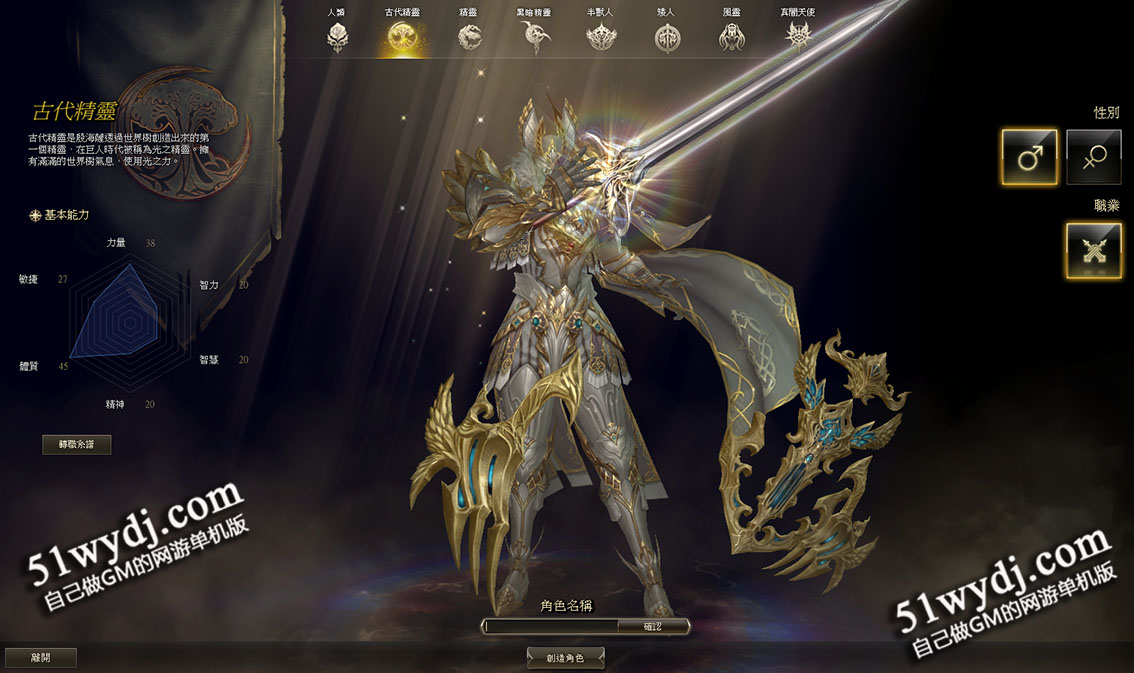Select the 半獸人 (Orc) race icon

(x=601, y=37)
